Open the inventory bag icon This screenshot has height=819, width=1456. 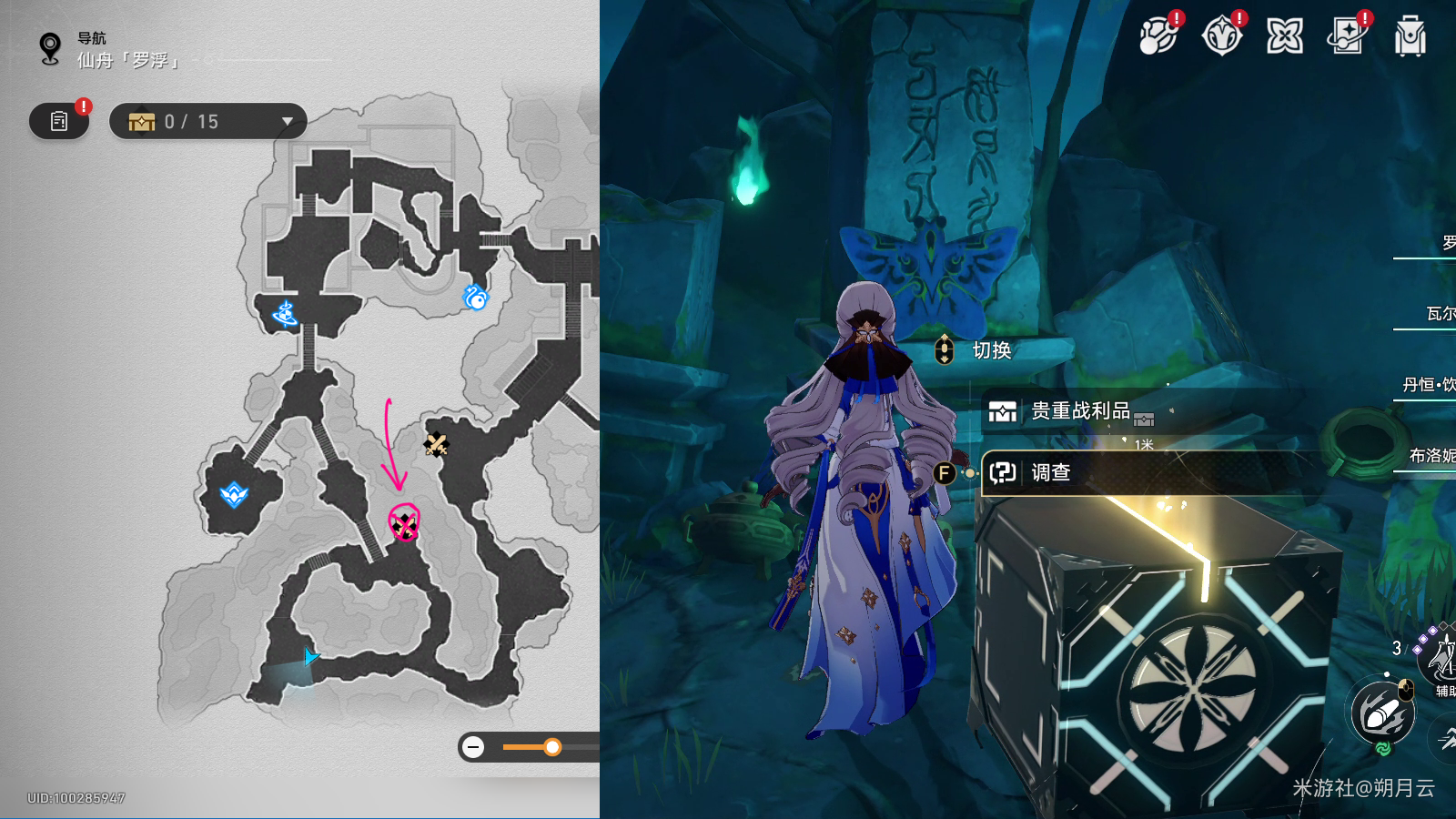(x=1410, y=36)
